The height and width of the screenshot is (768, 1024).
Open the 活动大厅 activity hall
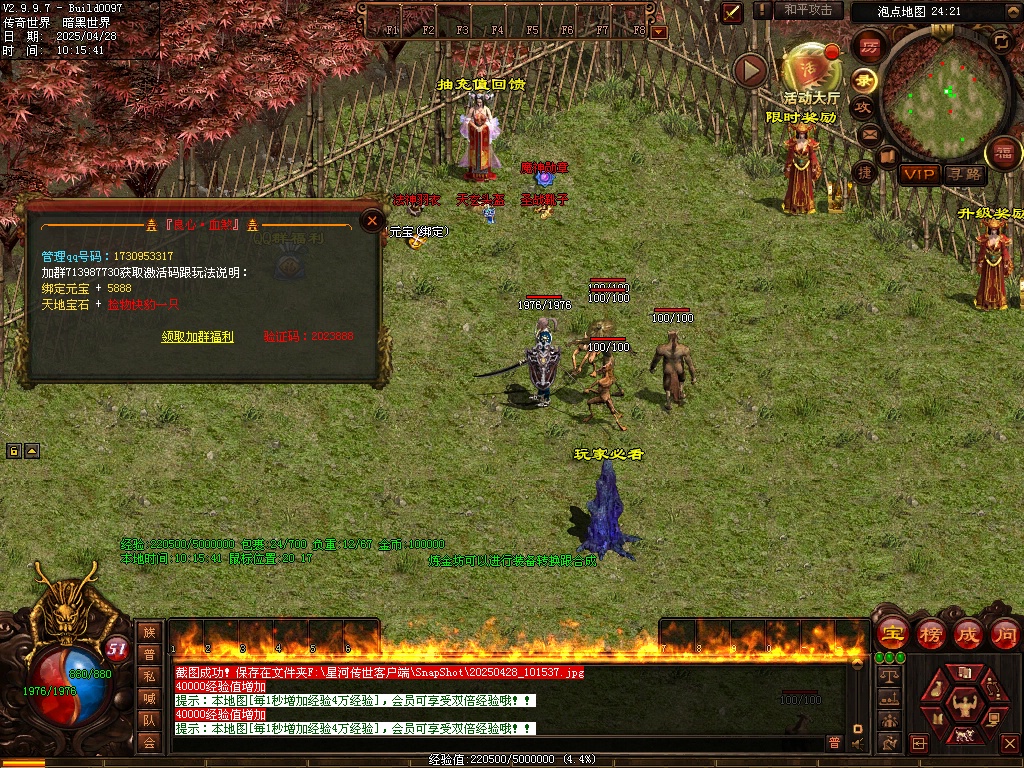(x=810, y=72)
